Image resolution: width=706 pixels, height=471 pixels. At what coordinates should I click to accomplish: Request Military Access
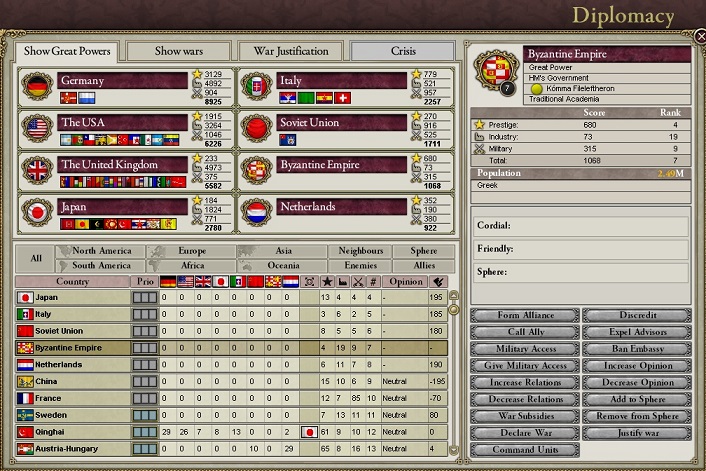524,349
